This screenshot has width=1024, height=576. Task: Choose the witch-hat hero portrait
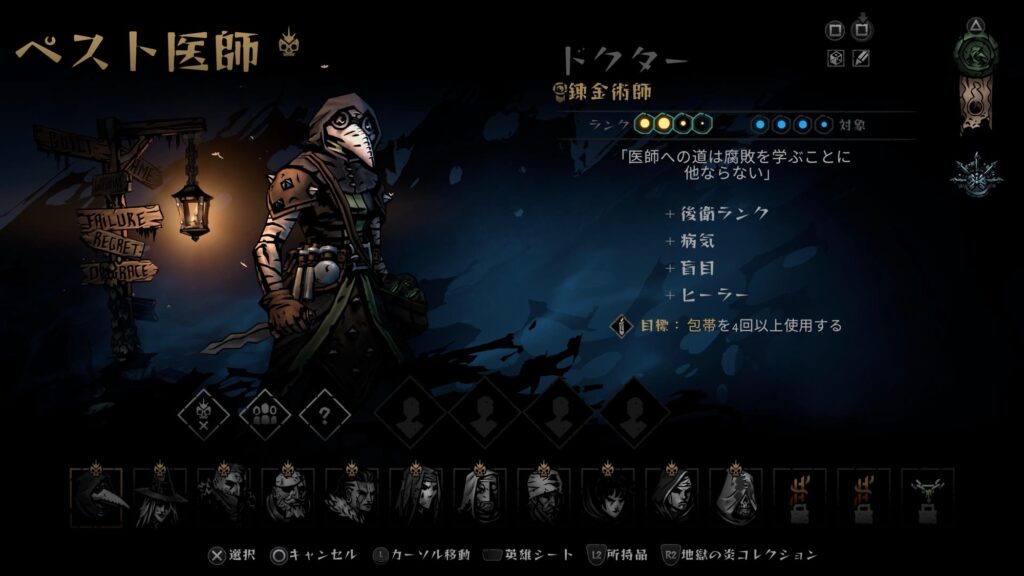(160, 496)
